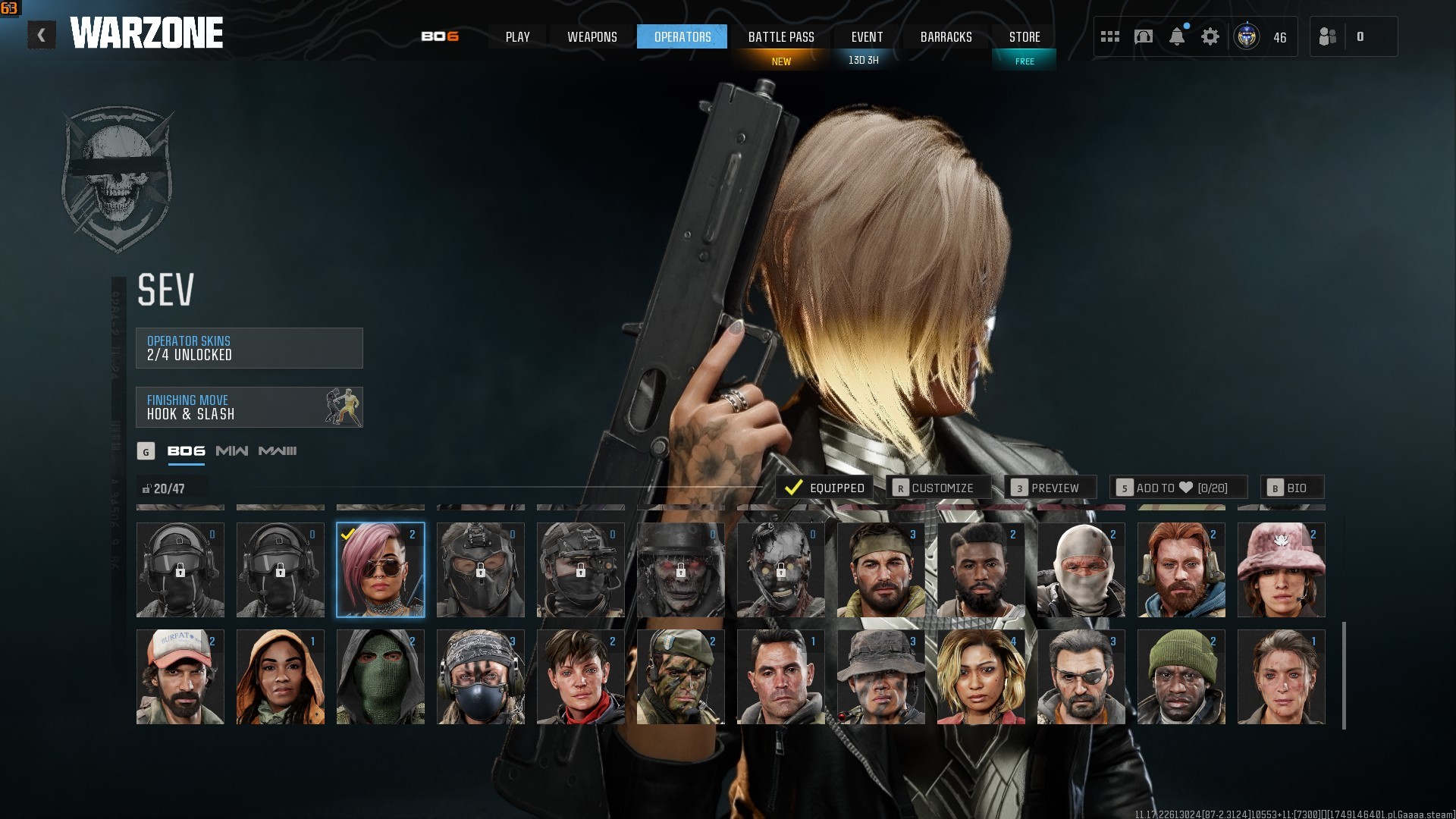This screenshot has height=819, width=1456.
Task: Go back using the top-left arrow
Action: (42, 36)
